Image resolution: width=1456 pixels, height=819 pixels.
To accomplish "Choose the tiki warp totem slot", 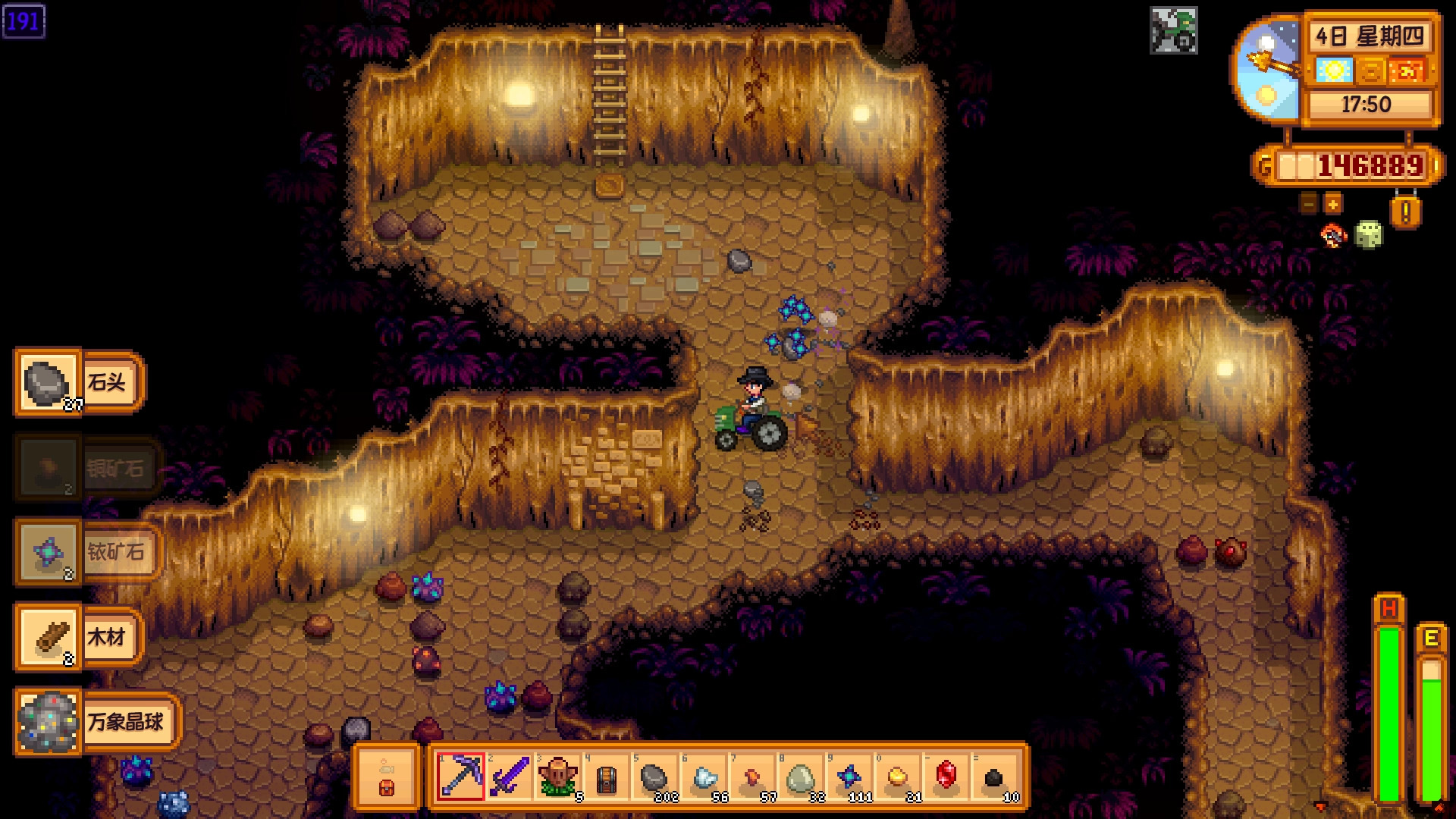I will tap(557, 776).
